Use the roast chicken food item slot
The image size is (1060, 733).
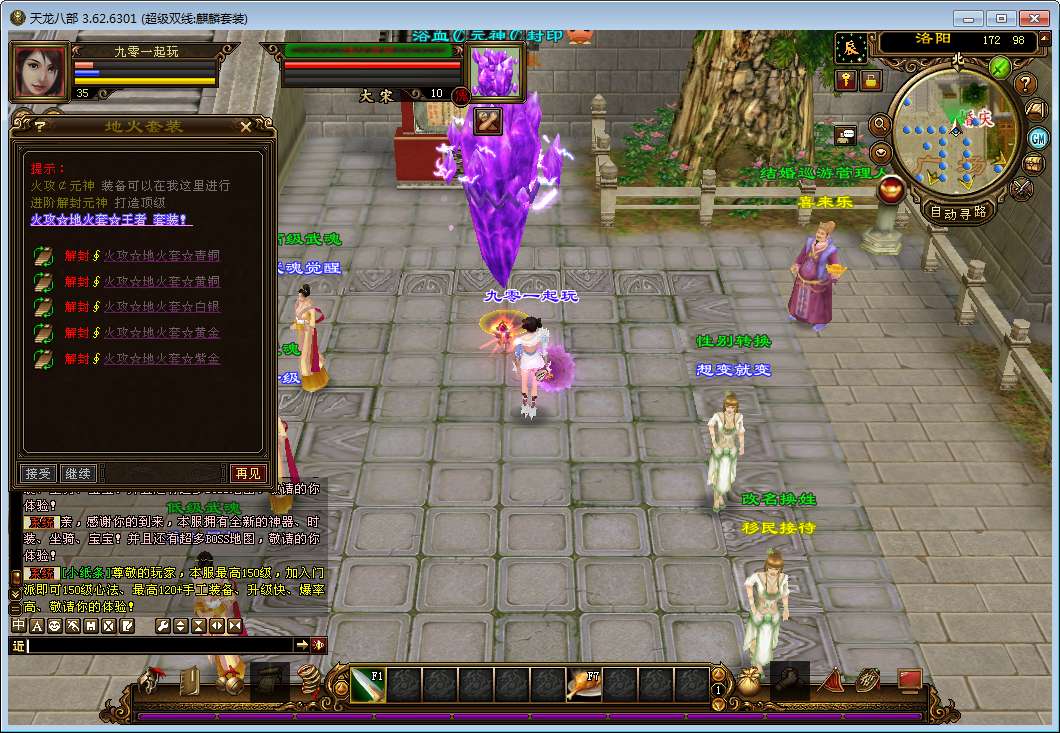coord(583,685)
